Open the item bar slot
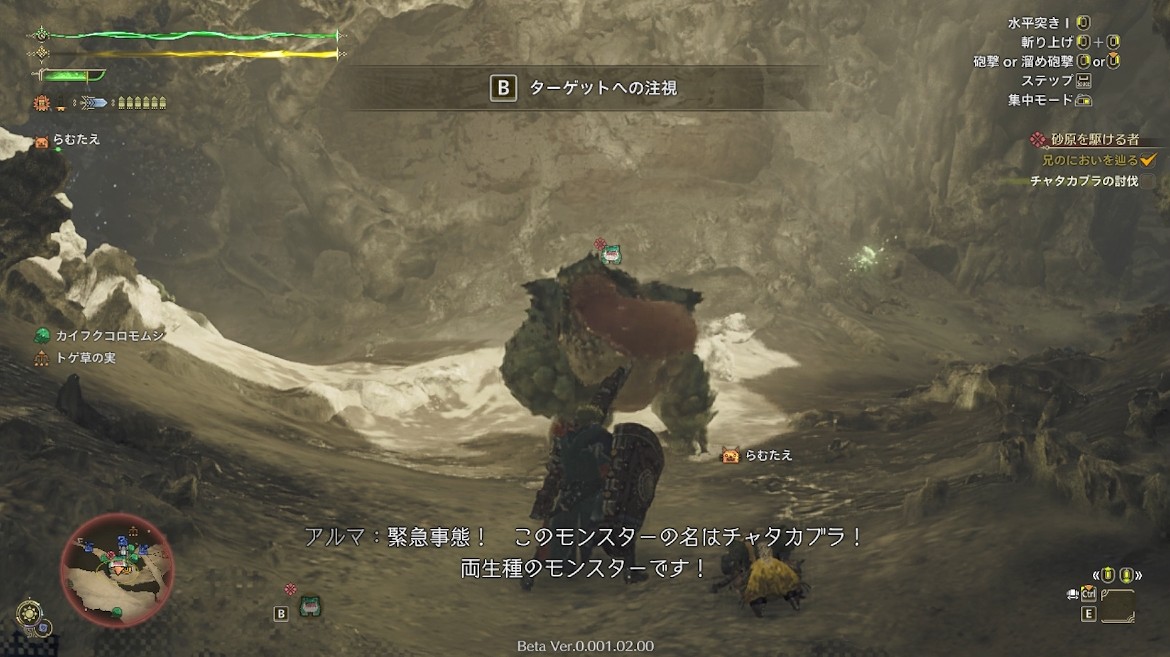The image size is (1170, 657). click(x=1118, y=606)
